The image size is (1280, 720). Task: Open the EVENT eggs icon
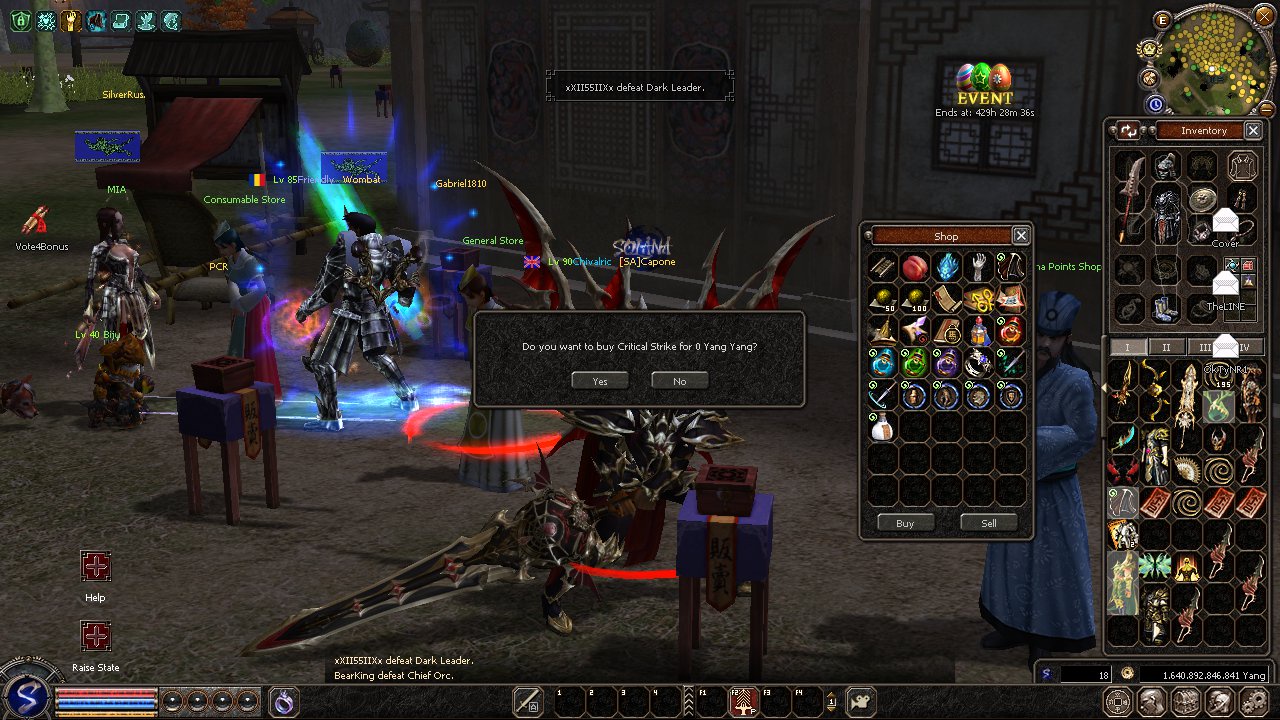pyautogui.click(x=984, y=78)
